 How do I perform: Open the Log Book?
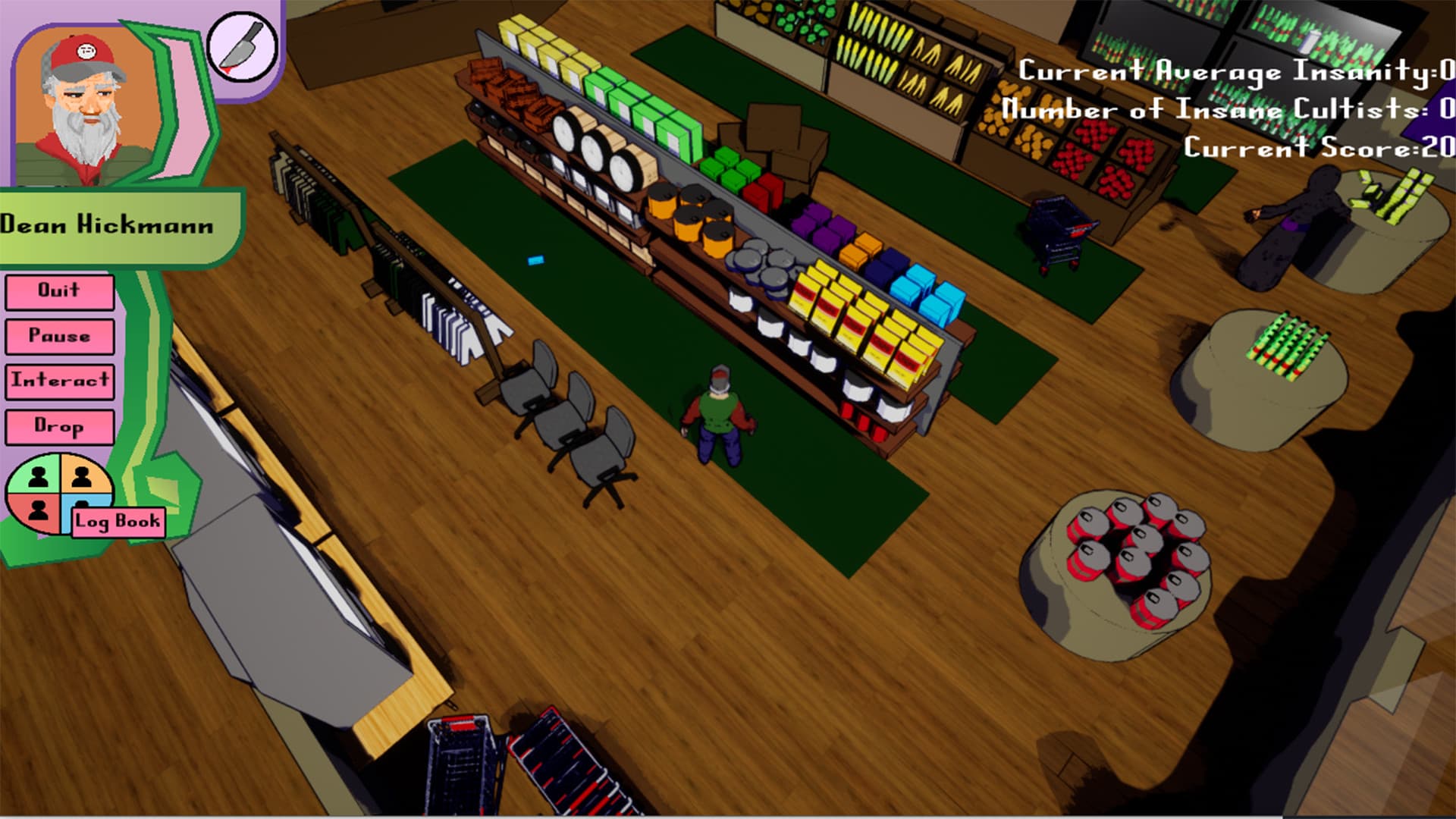(x=118, y=520)
